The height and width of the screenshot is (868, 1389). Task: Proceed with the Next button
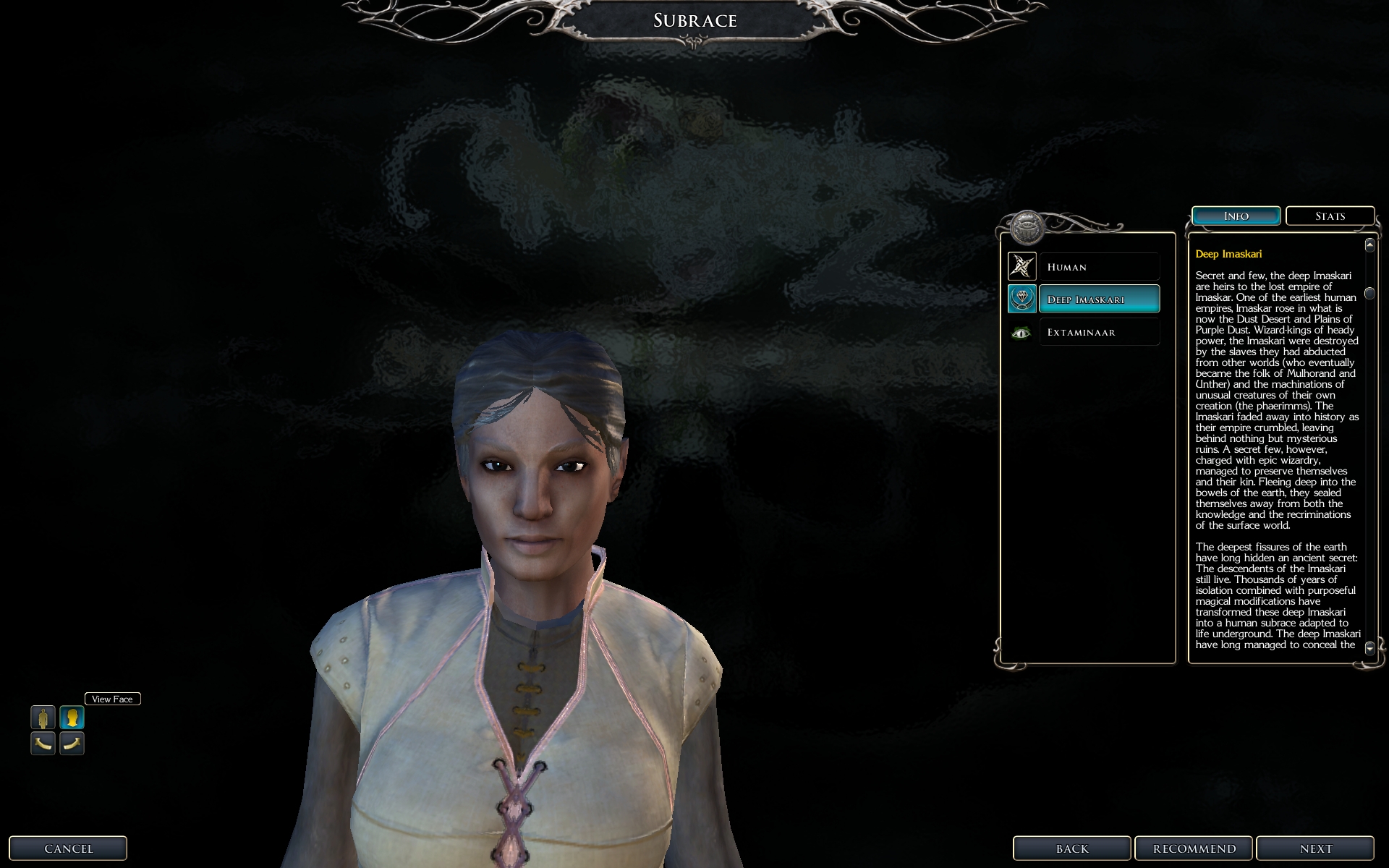coord(1315,848)
